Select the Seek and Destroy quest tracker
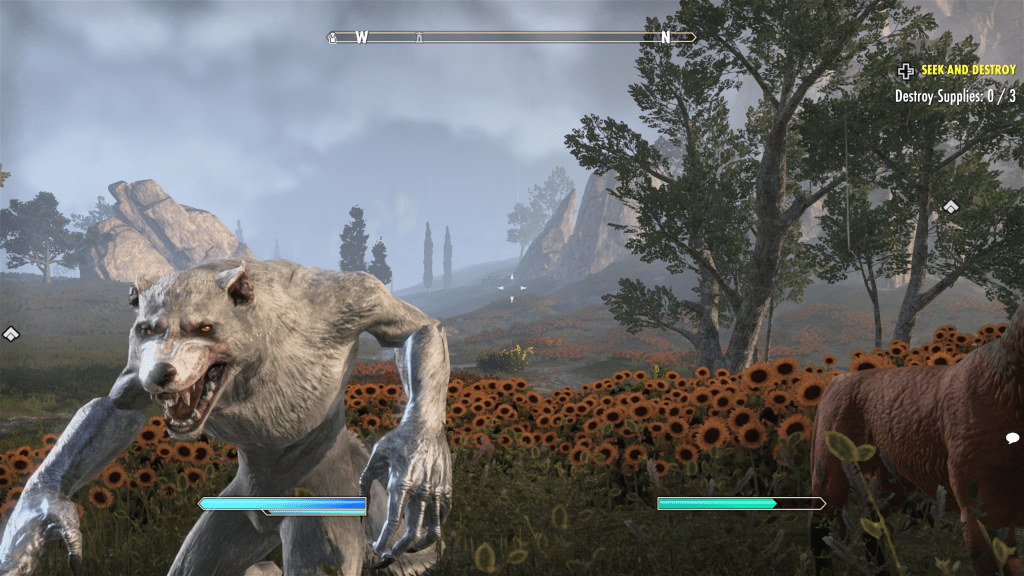The width and height of the screenshot is (1024, 576). point(967,70)
